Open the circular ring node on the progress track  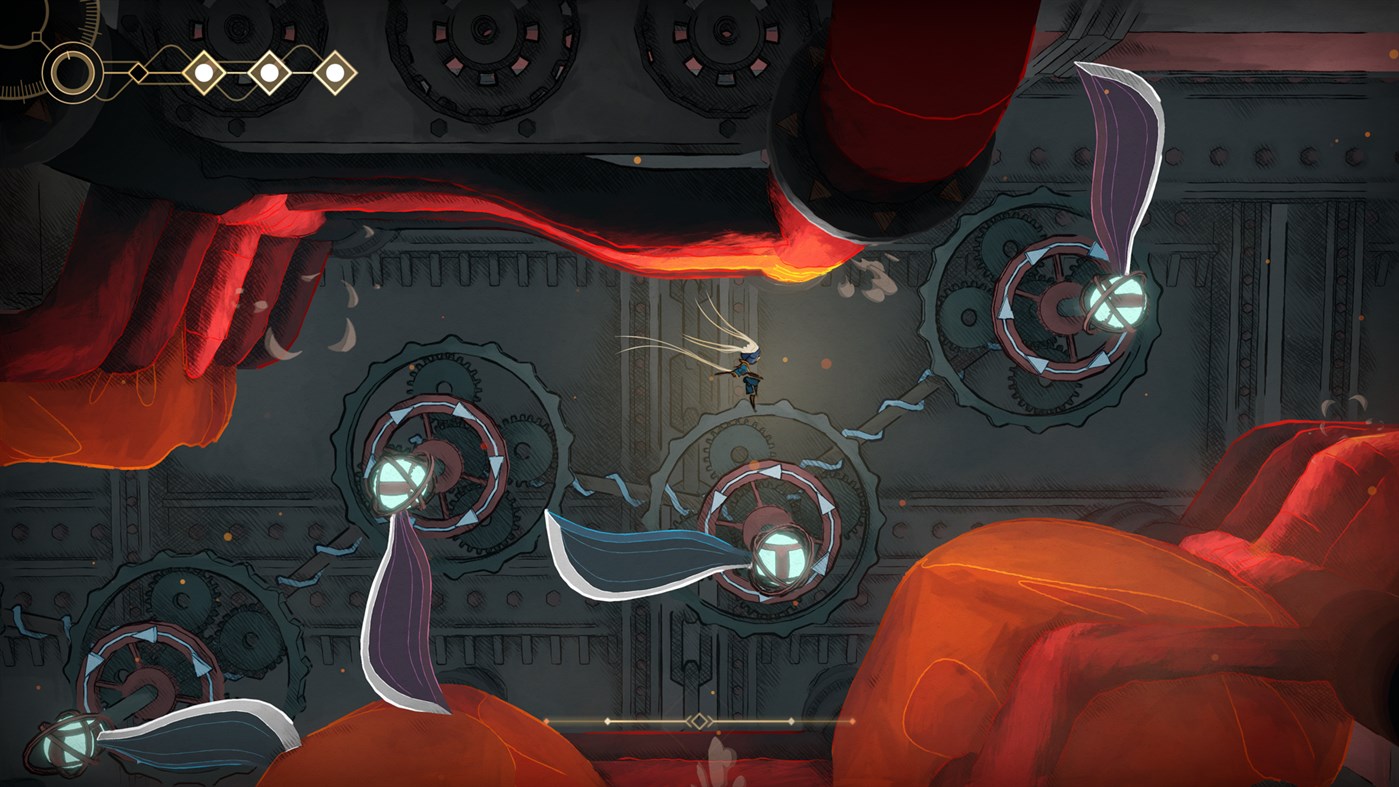tap(71, 71)
